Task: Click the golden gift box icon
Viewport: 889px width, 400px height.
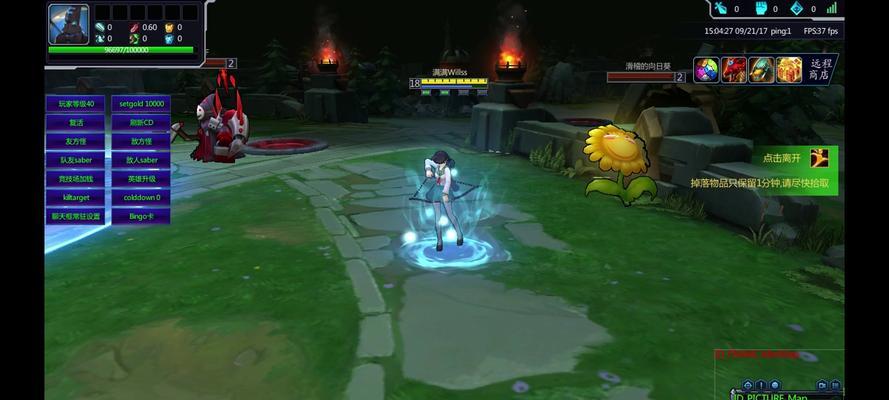Action: pos(789,70)
